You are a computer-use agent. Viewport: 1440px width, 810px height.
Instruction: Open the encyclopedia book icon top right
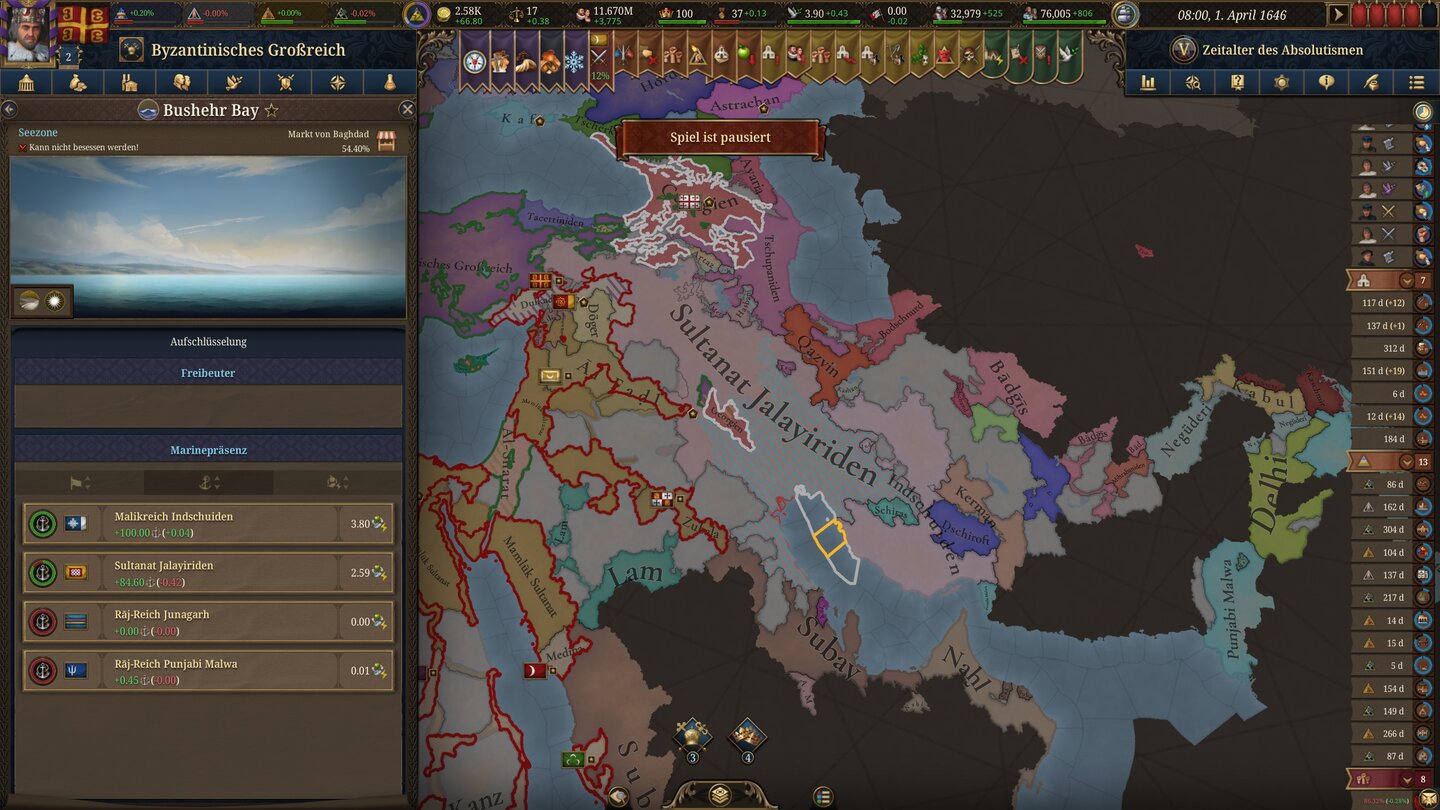click(x=1236, y=82)
